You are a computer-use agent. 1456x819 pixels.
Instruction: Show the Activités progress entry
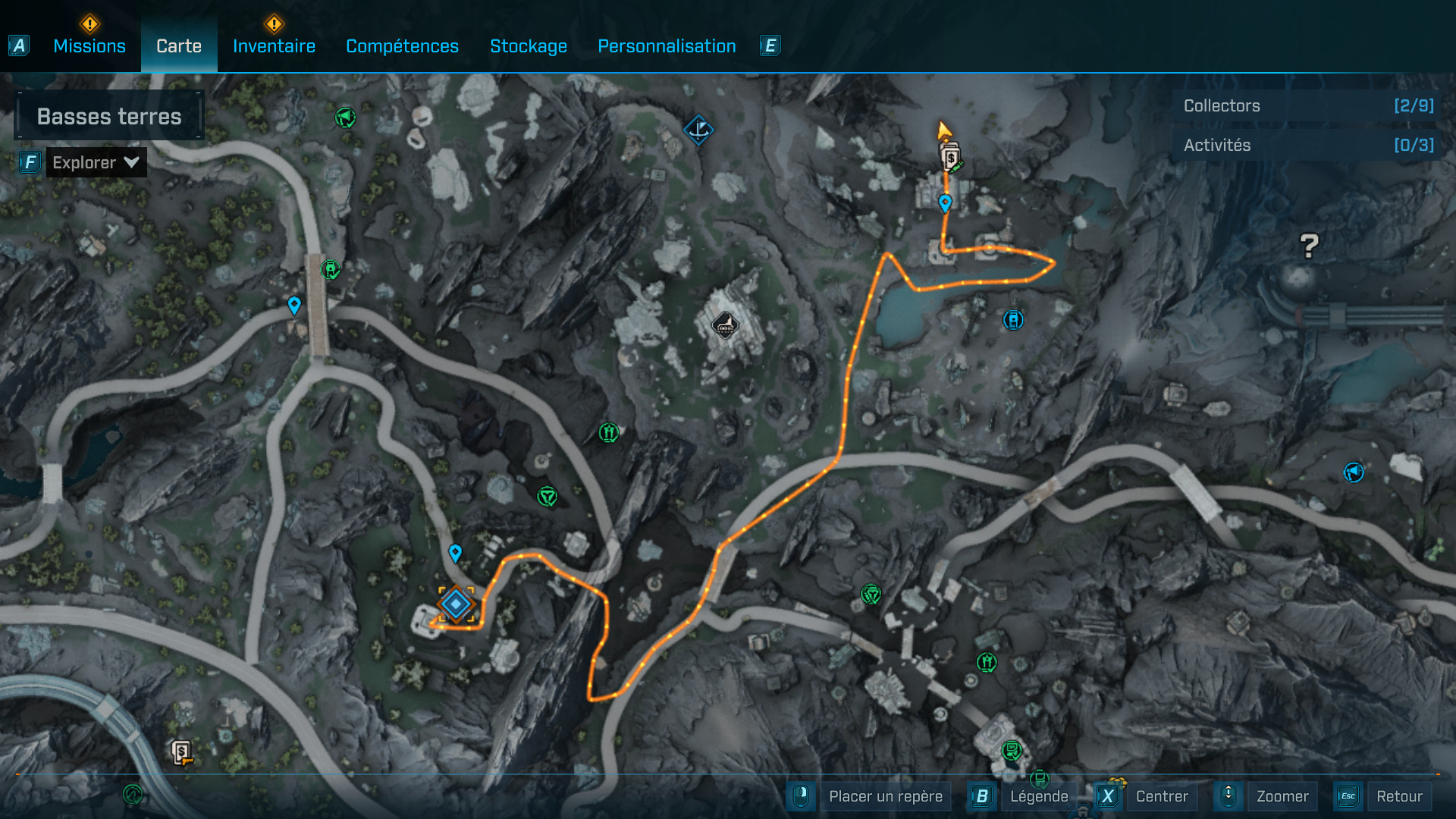[x=1307, y=146]
